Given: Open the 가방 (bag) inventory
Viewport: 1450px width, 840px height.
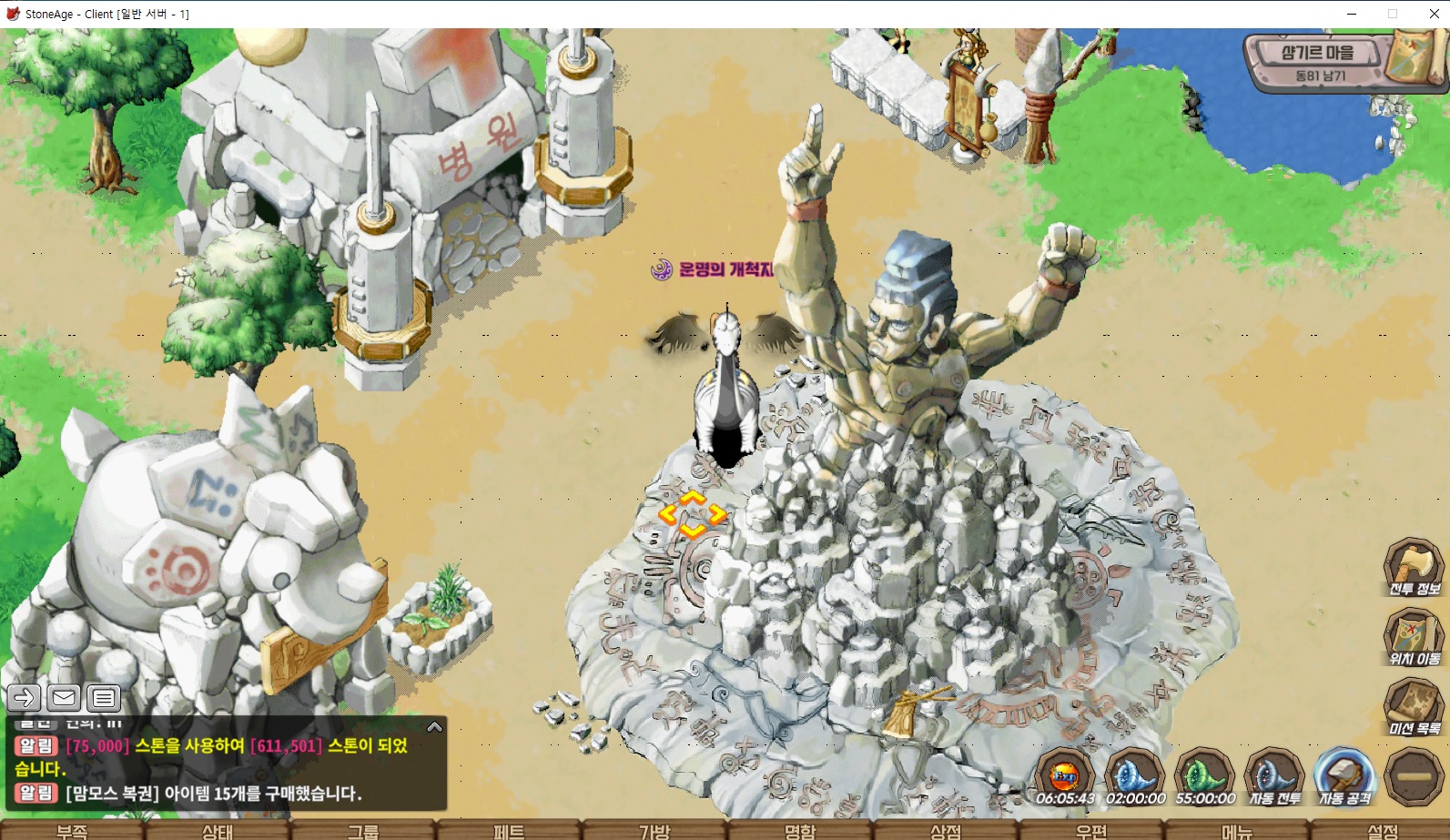Looking at the screenshot, I should (654, 830).
